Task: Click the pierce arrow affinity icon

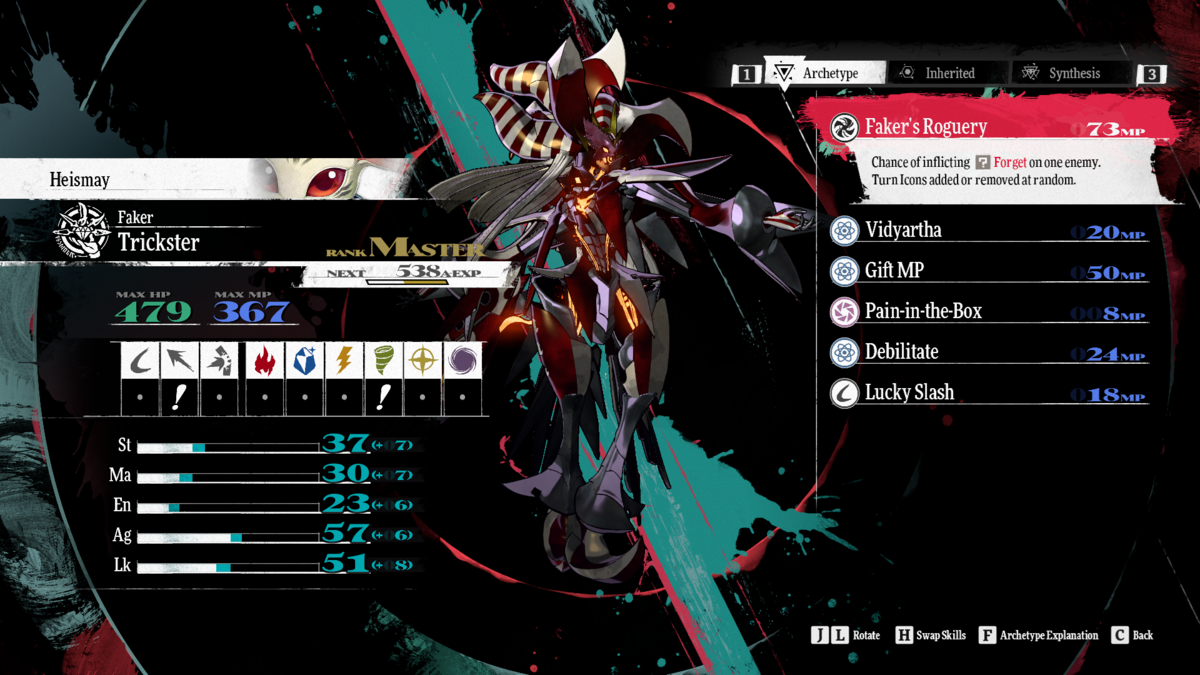Action: tap(181, 360)
